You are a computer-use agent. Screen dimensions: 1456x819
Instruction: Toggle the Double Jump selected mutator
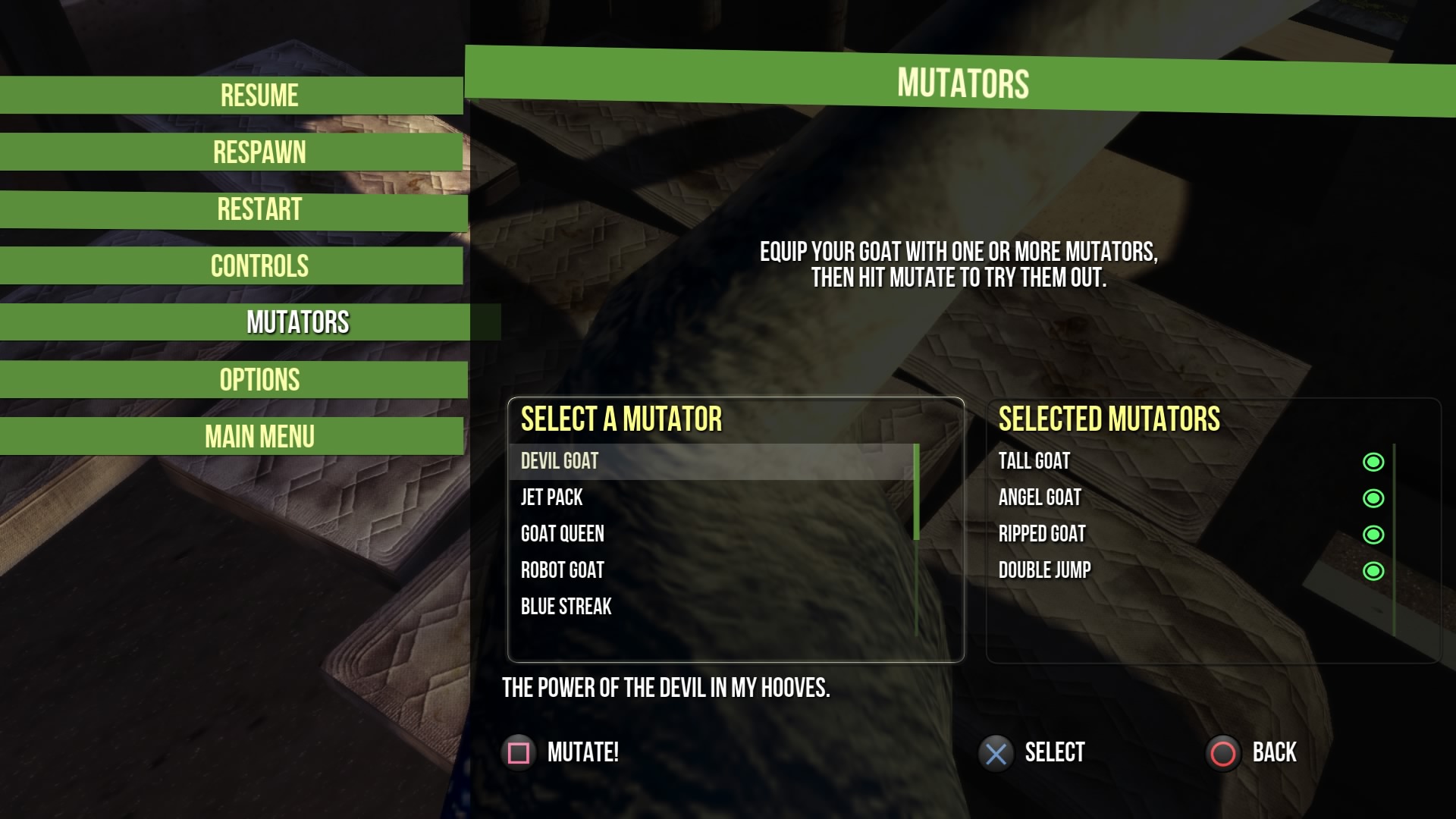coord(1373,571)
